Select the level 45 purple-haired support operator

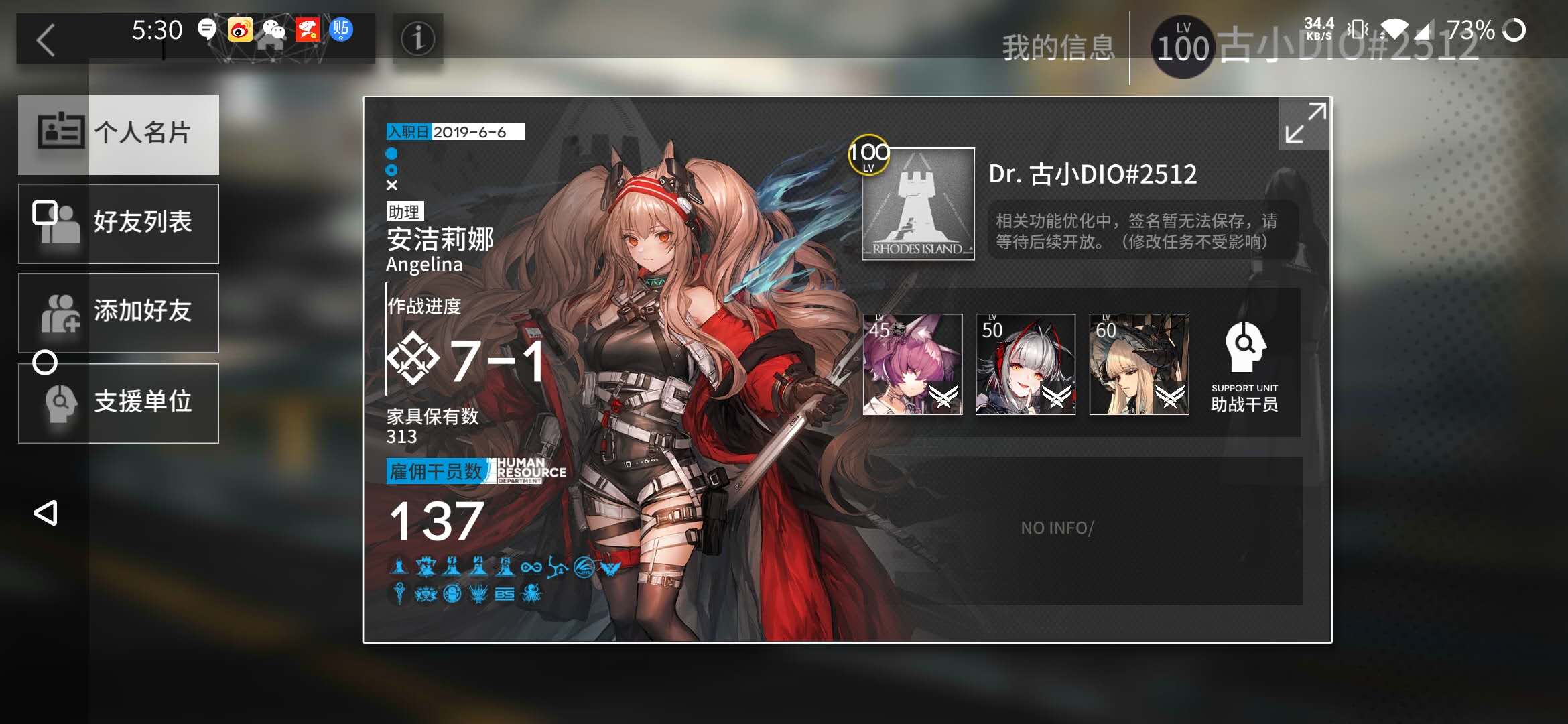(912, 364)
